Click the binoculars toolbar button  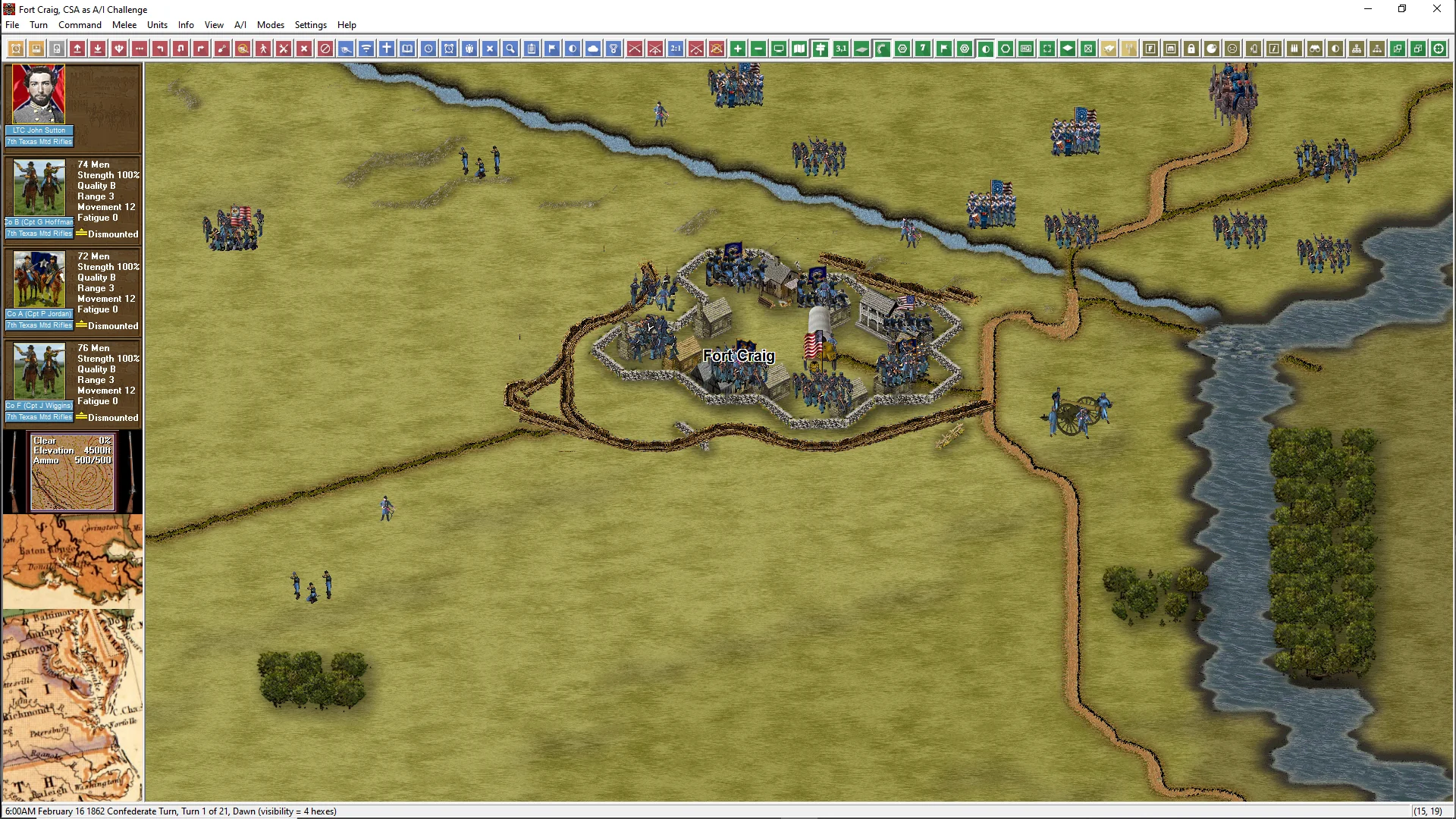(x=1315, y=49)
